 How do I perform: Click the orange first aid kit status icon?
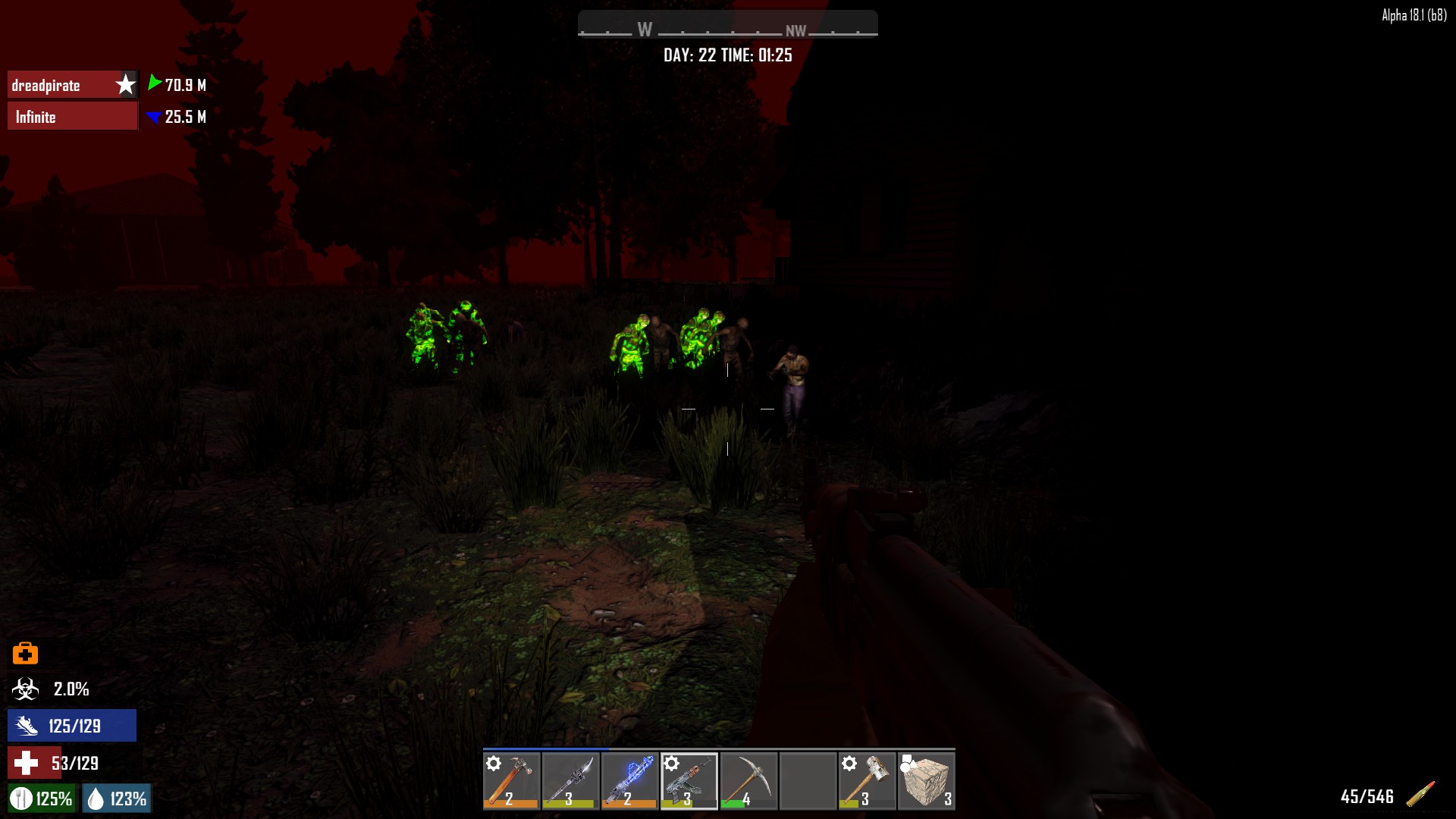point(25,653)
